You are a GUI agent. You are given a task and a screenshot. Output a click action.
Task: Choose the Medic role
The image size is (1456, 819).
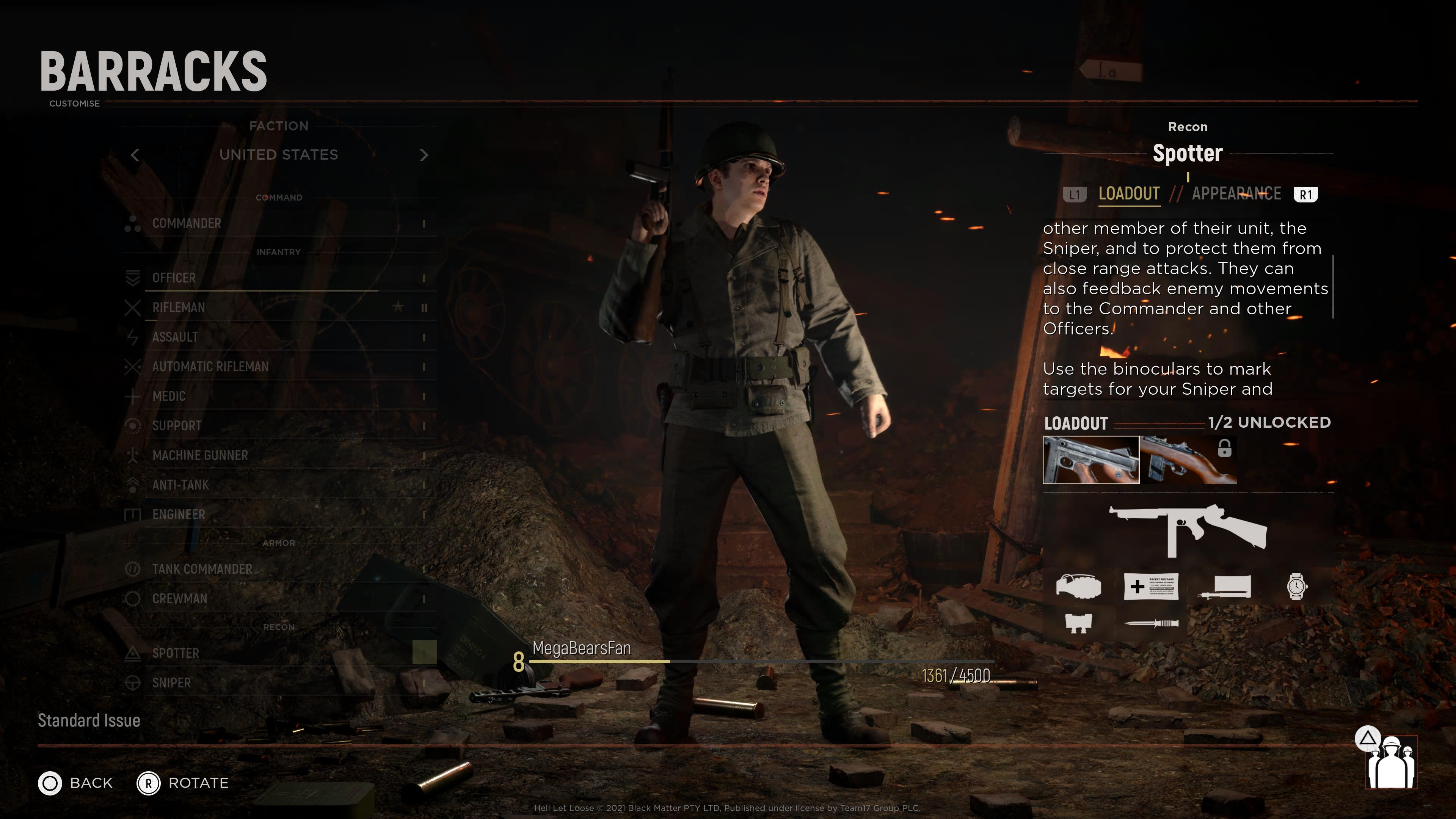point(169,396)
